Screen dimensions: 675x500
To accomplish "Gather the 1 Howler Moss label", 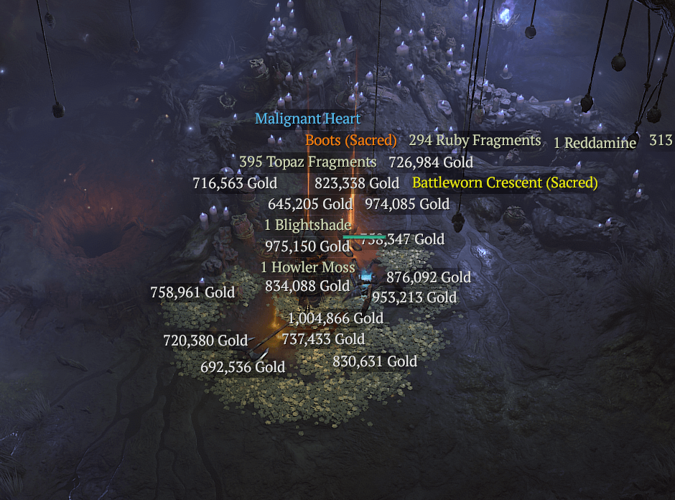I will [x=308, y=268].
